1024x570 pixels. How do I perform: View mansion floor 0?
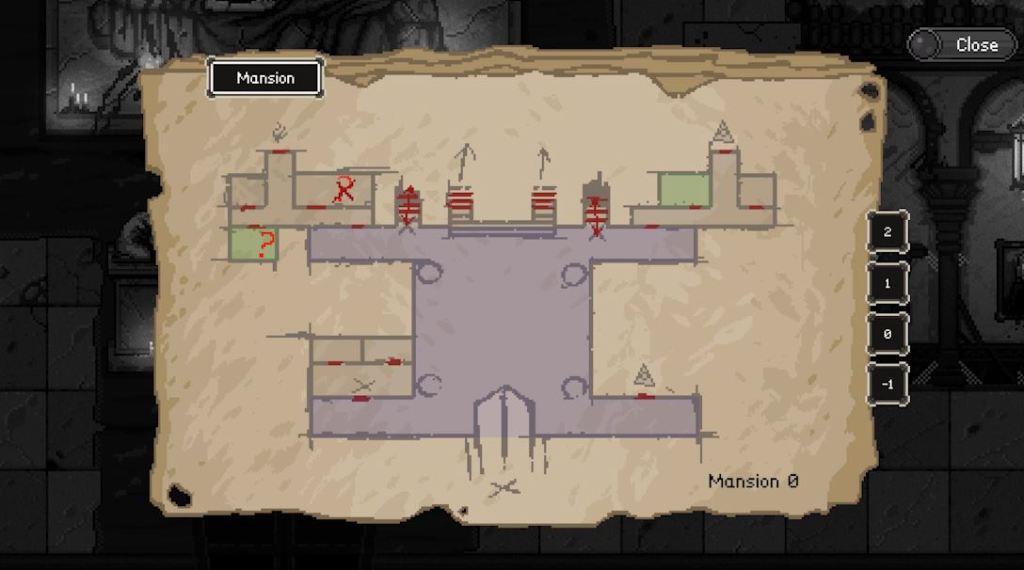(888, 334)
